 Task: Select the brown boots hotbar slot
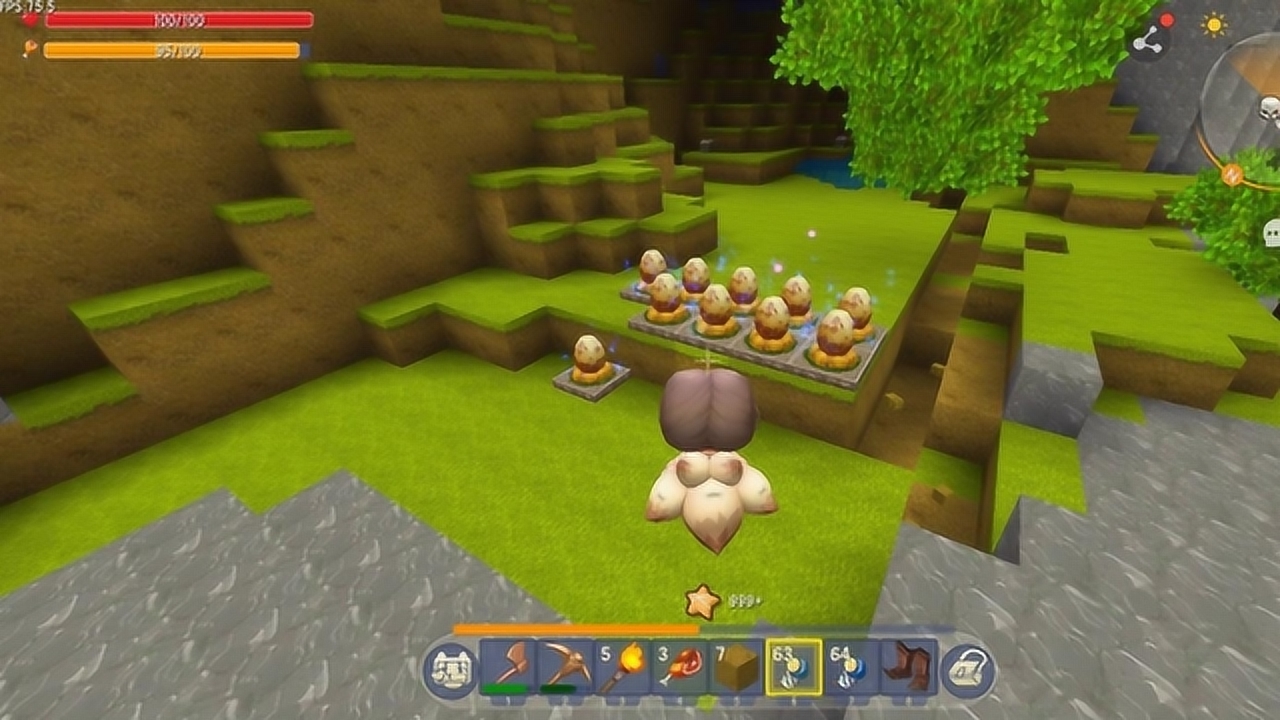point(910,667)
